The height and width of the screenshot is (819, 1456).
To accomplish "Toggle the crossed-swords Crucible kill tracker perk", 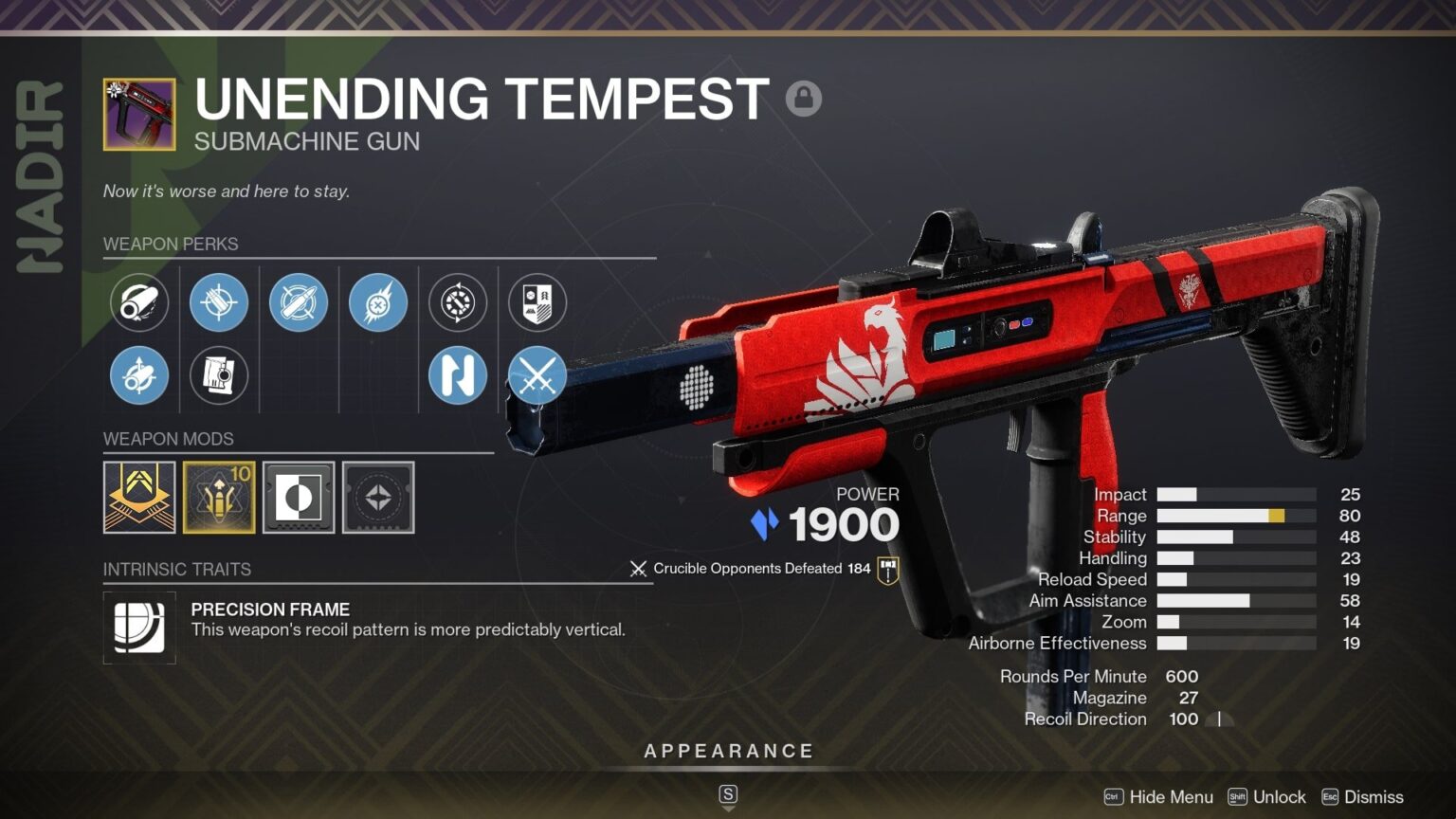I will pos(537,375).
